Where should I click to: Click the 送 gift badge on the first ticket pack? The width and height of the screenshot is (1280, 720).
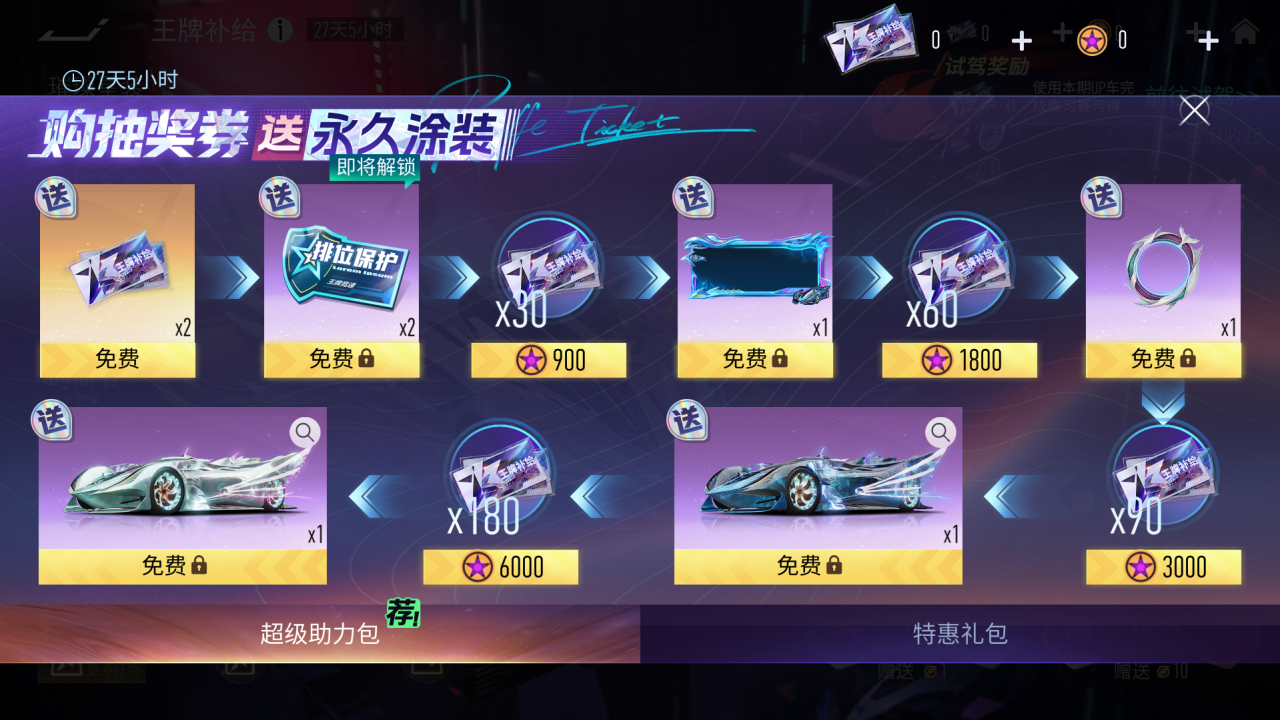tap(57, 199)
